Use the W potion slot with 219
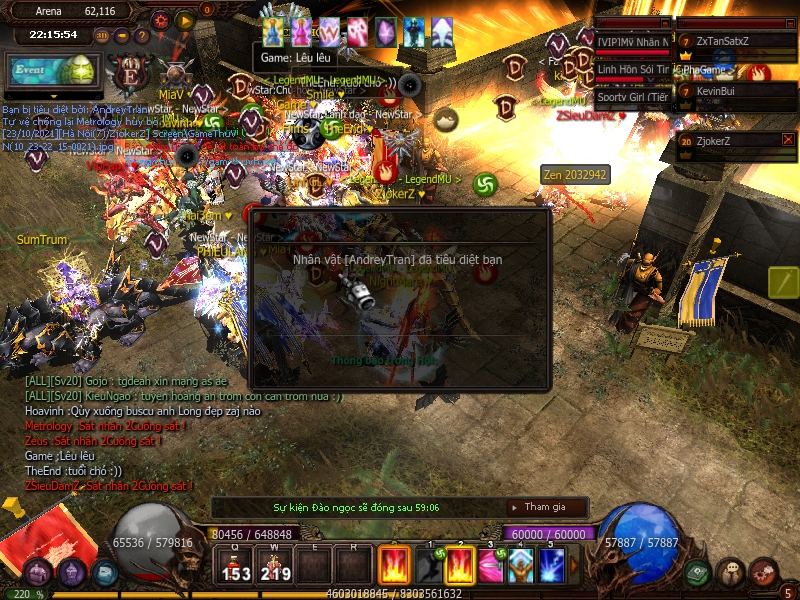 point(276,565)
